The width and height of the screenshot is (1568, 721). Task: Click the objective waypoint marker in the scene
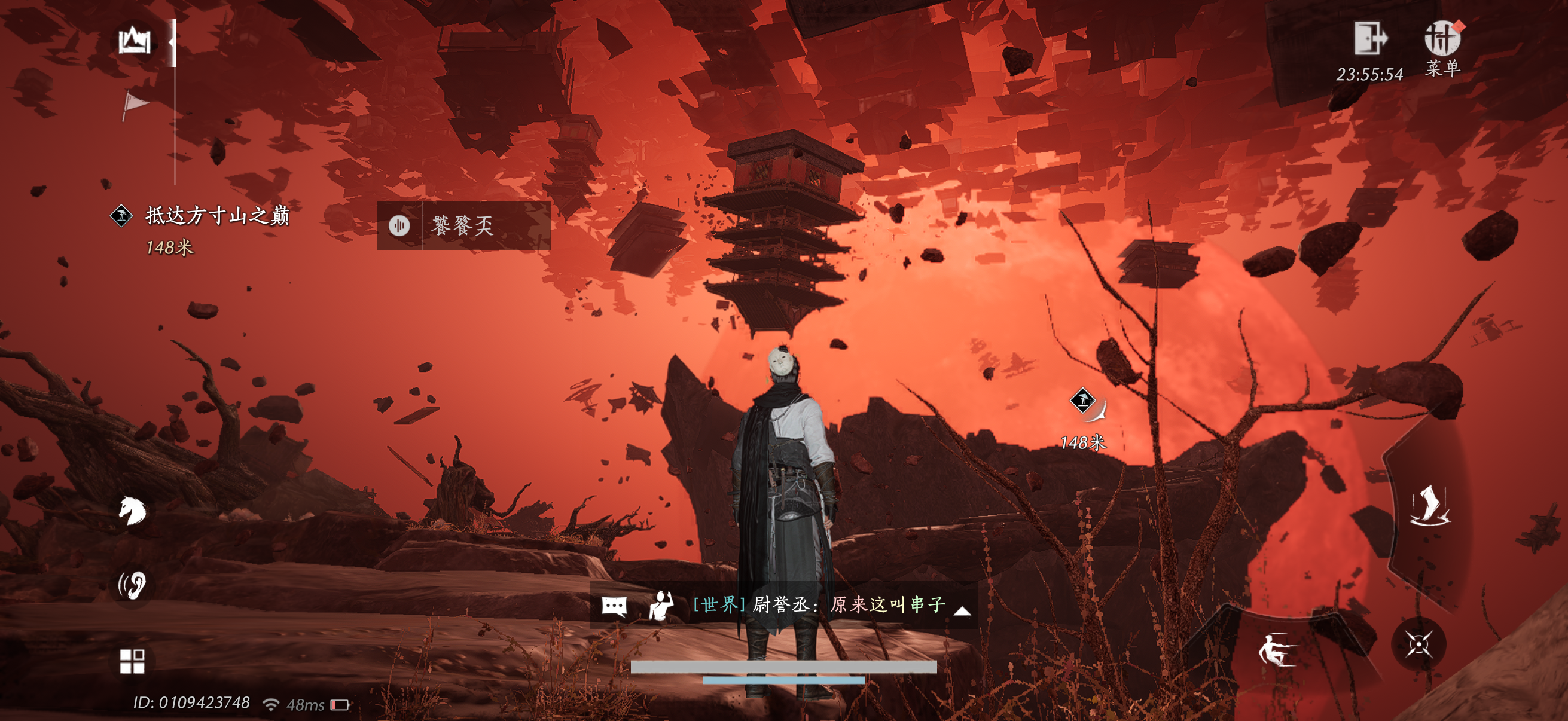[1083, 401]
